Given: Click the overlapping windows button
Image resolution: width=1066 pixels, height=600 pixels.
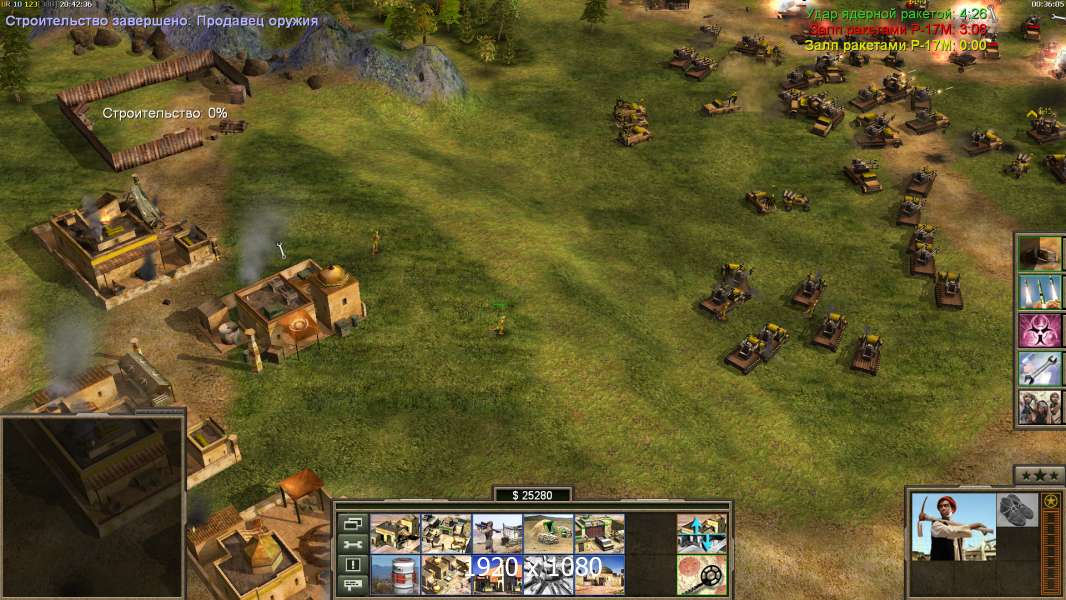Looking at the screenshot, I should tap(352, 524).
